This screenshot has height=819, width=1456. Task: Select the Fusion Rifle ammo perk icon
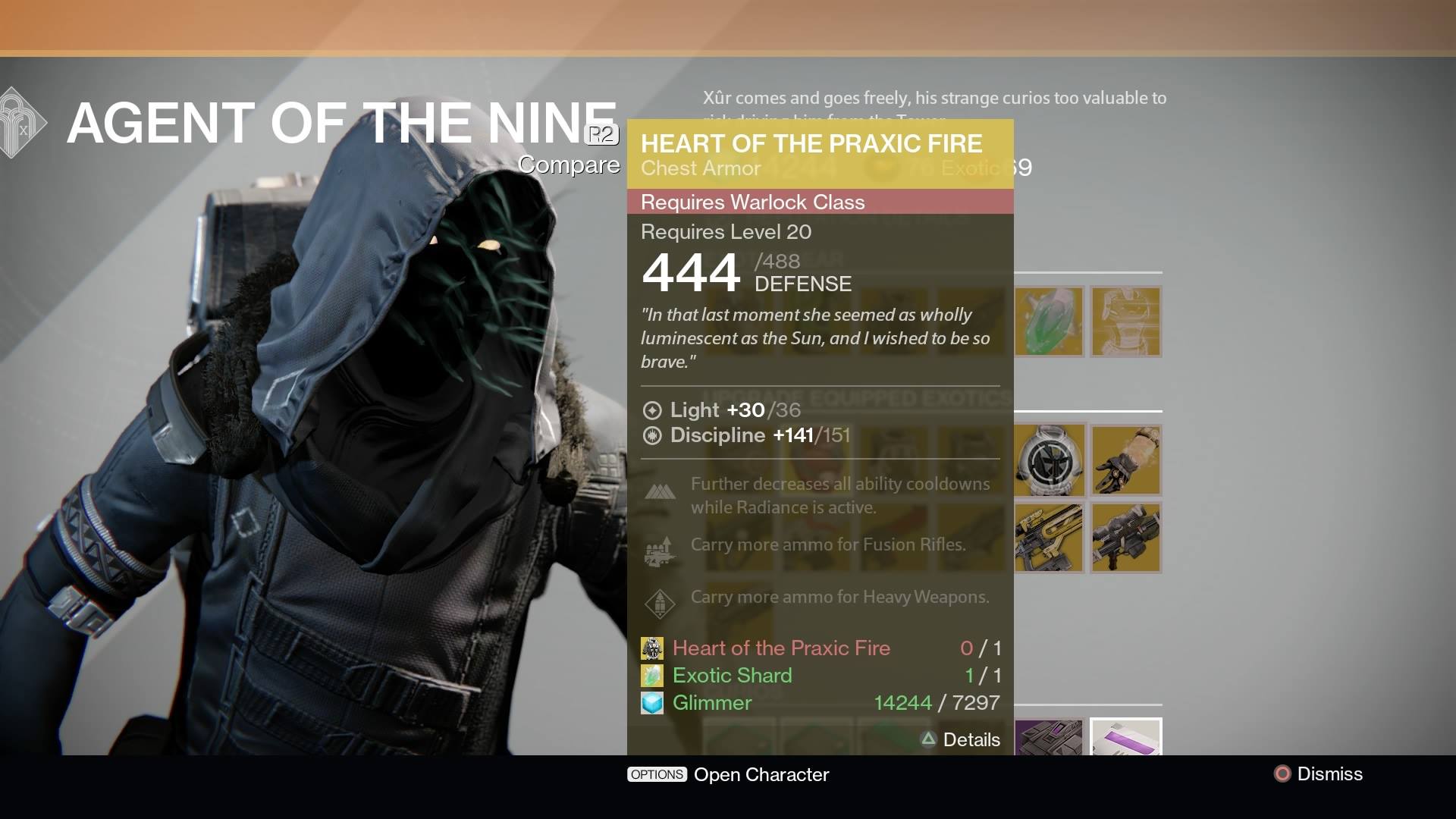pos(661,551)
